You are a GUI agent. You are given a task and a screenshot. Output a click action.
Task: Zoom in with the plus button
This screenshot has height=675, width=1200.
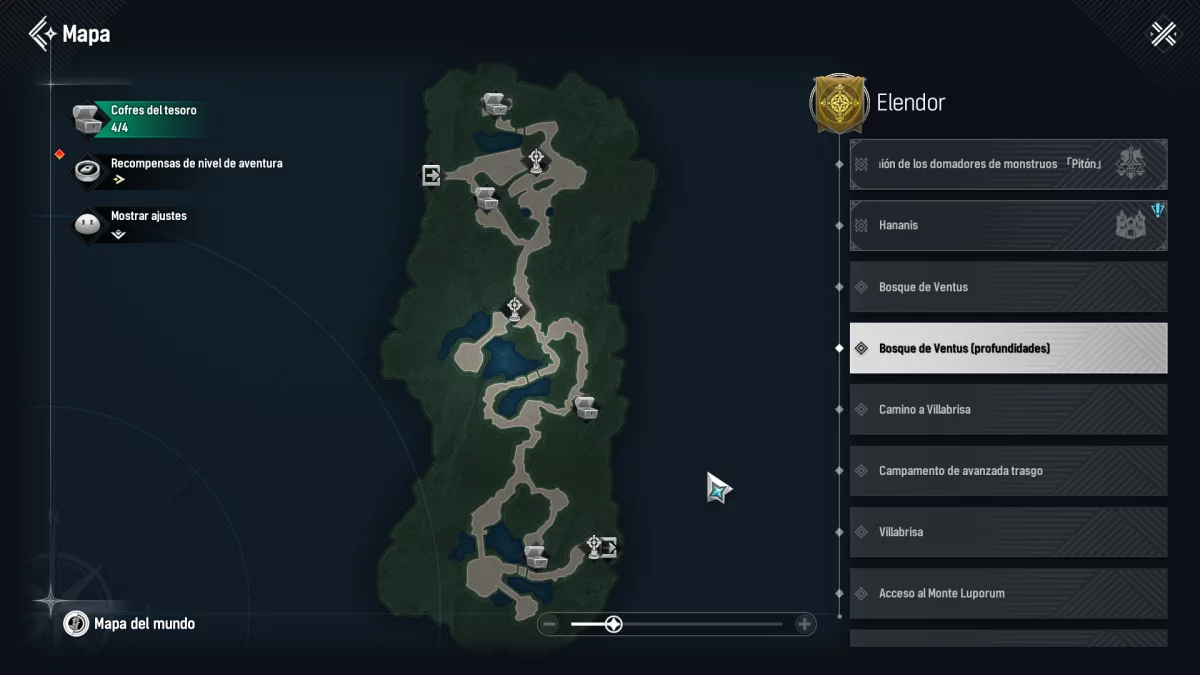pyautogui.click(x=804, y=625)
